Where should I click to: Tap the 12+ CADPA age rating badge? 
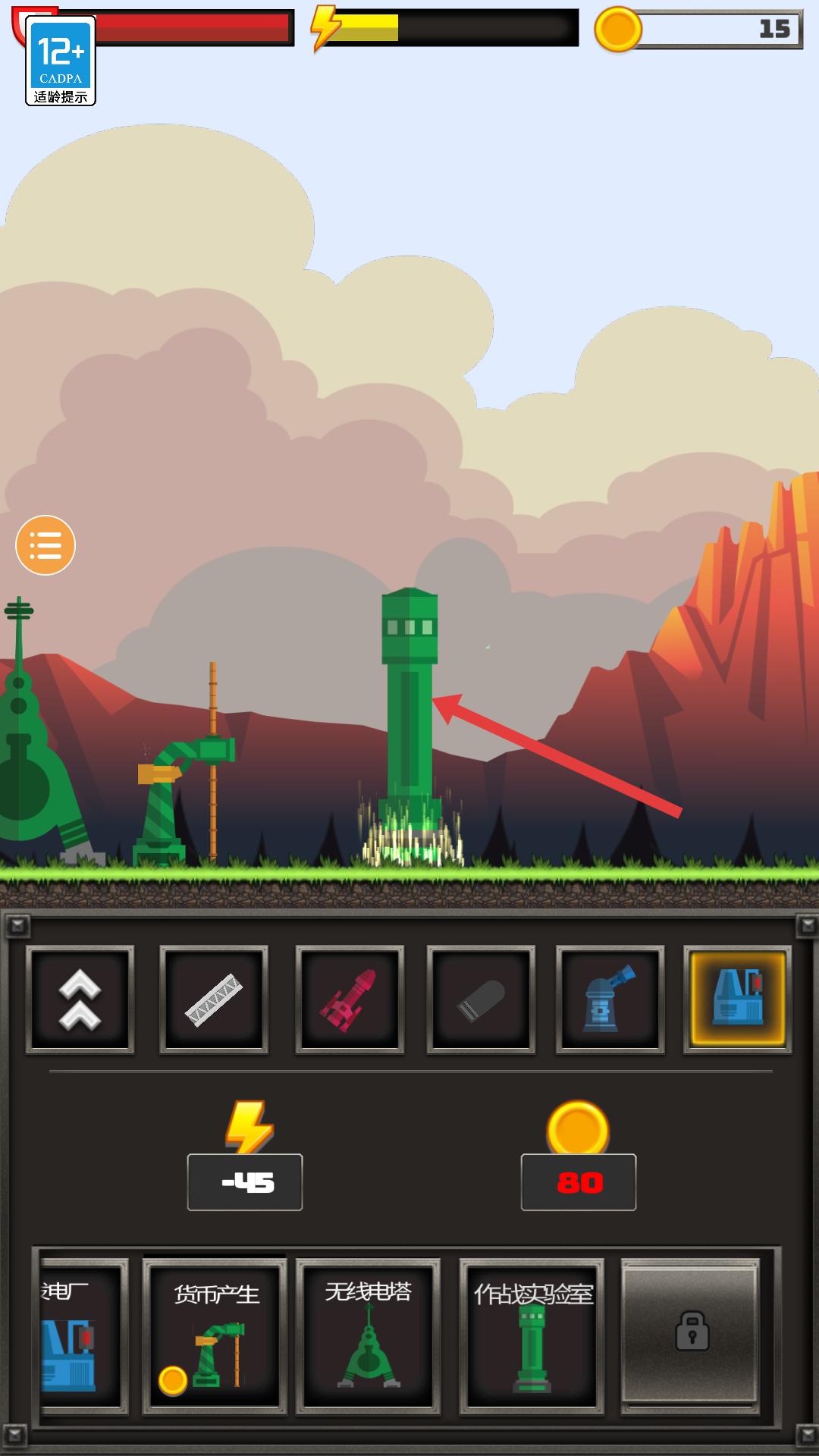61,61
